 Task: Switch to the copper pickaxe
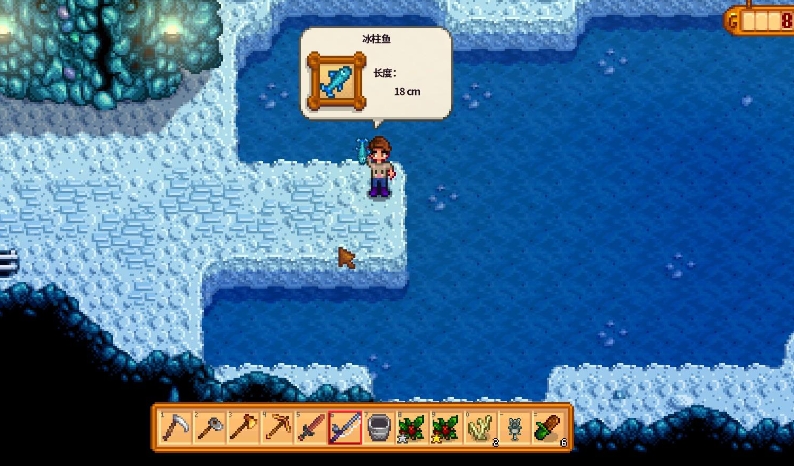(277, 428)
